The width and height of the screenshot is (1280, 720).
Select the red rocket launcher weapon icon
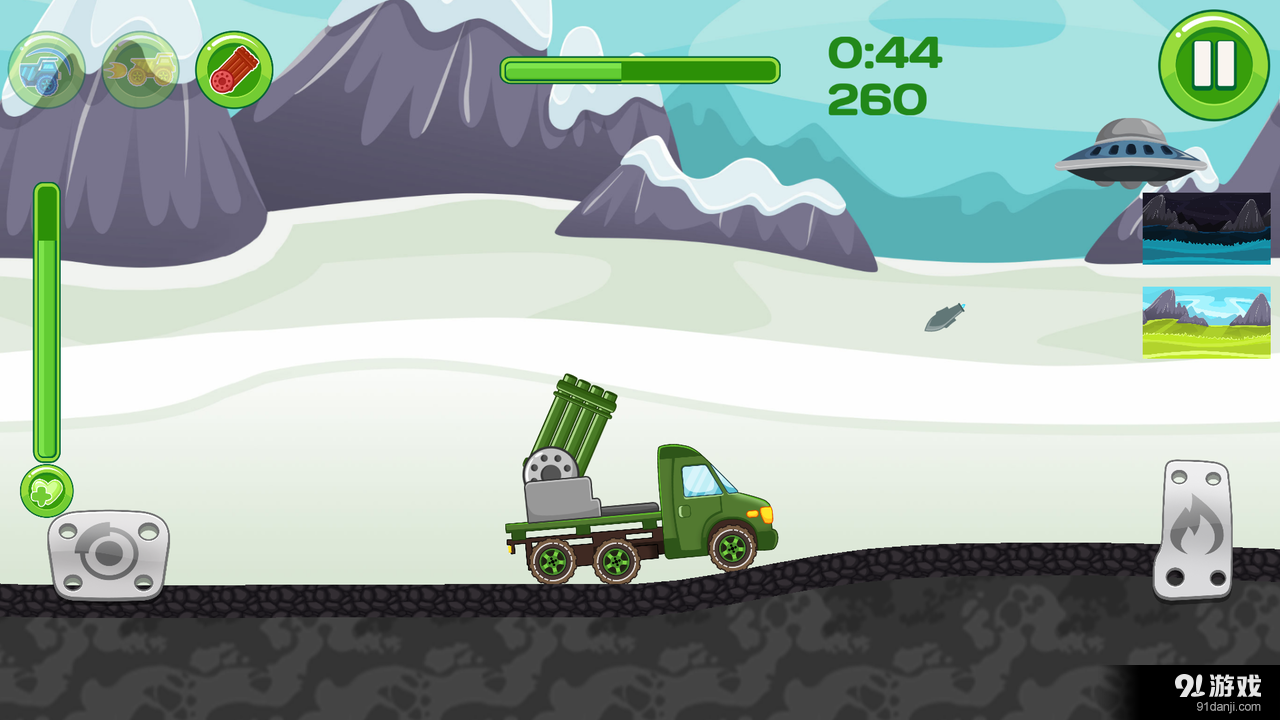pos(234,70)
